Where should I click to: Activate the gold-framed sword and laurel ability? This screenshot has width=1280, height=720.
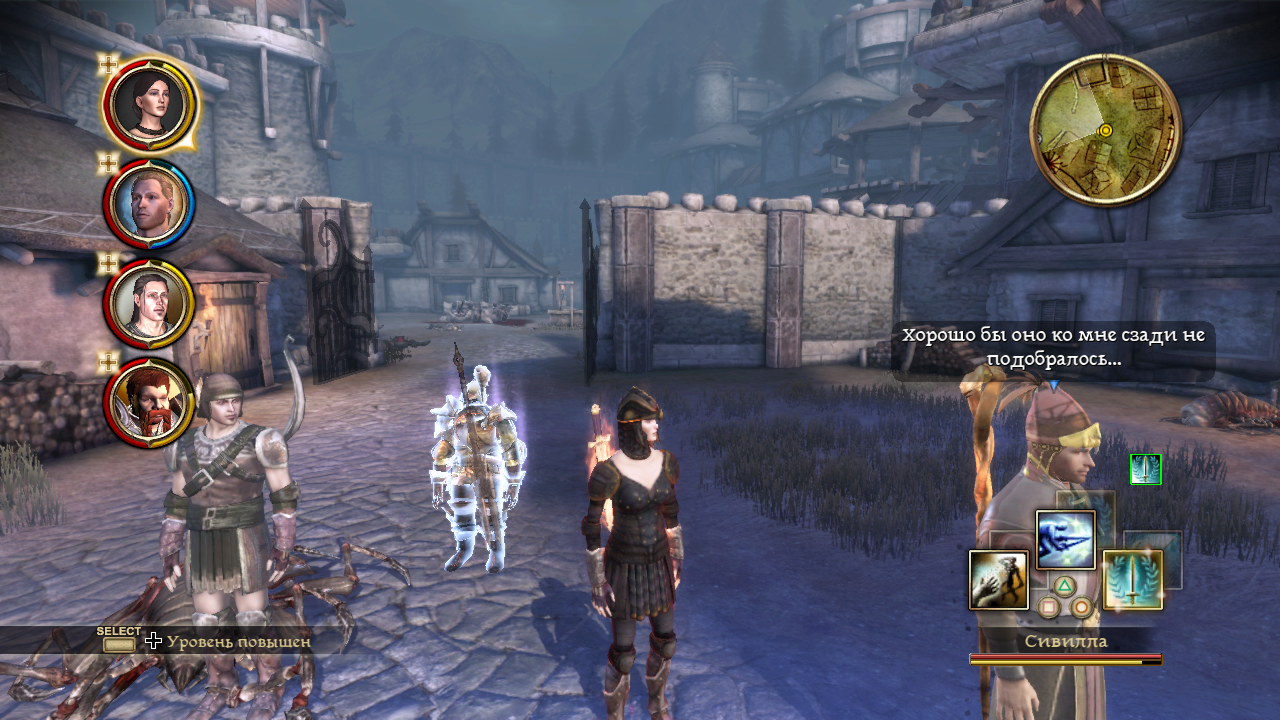point(1132,579)
